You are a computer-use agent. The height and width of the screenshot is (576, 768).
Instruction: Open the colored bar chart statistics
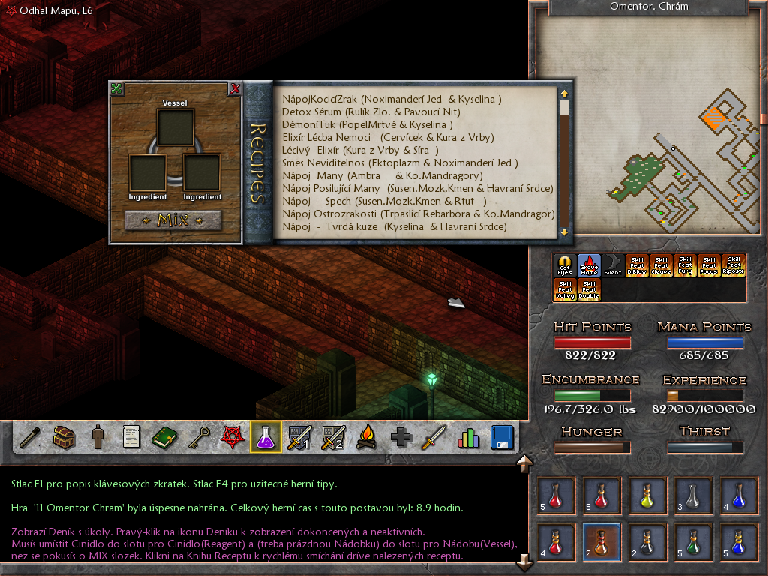click(468, 437)
